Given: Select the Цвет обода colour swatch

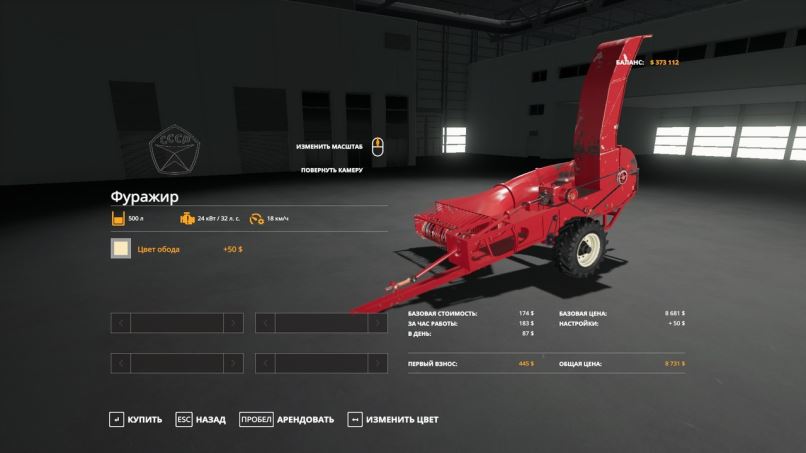Looking at the screenshot, I should pos(121,249).
